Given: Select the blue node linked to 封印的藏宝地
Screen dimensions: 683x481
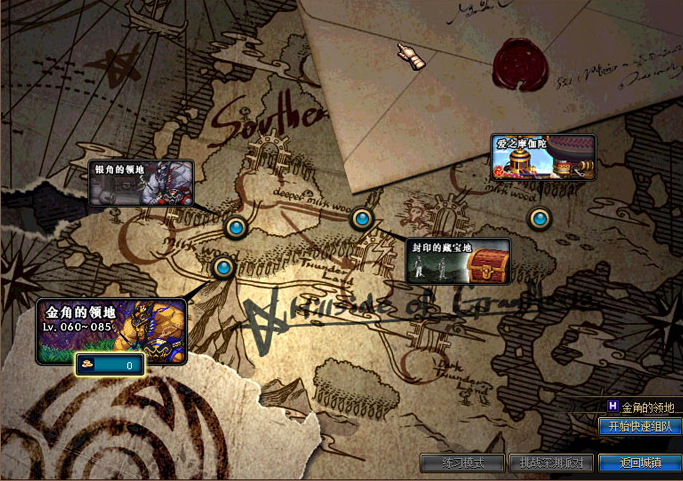Looking at the screenshot, I should [x=362, y=218].
